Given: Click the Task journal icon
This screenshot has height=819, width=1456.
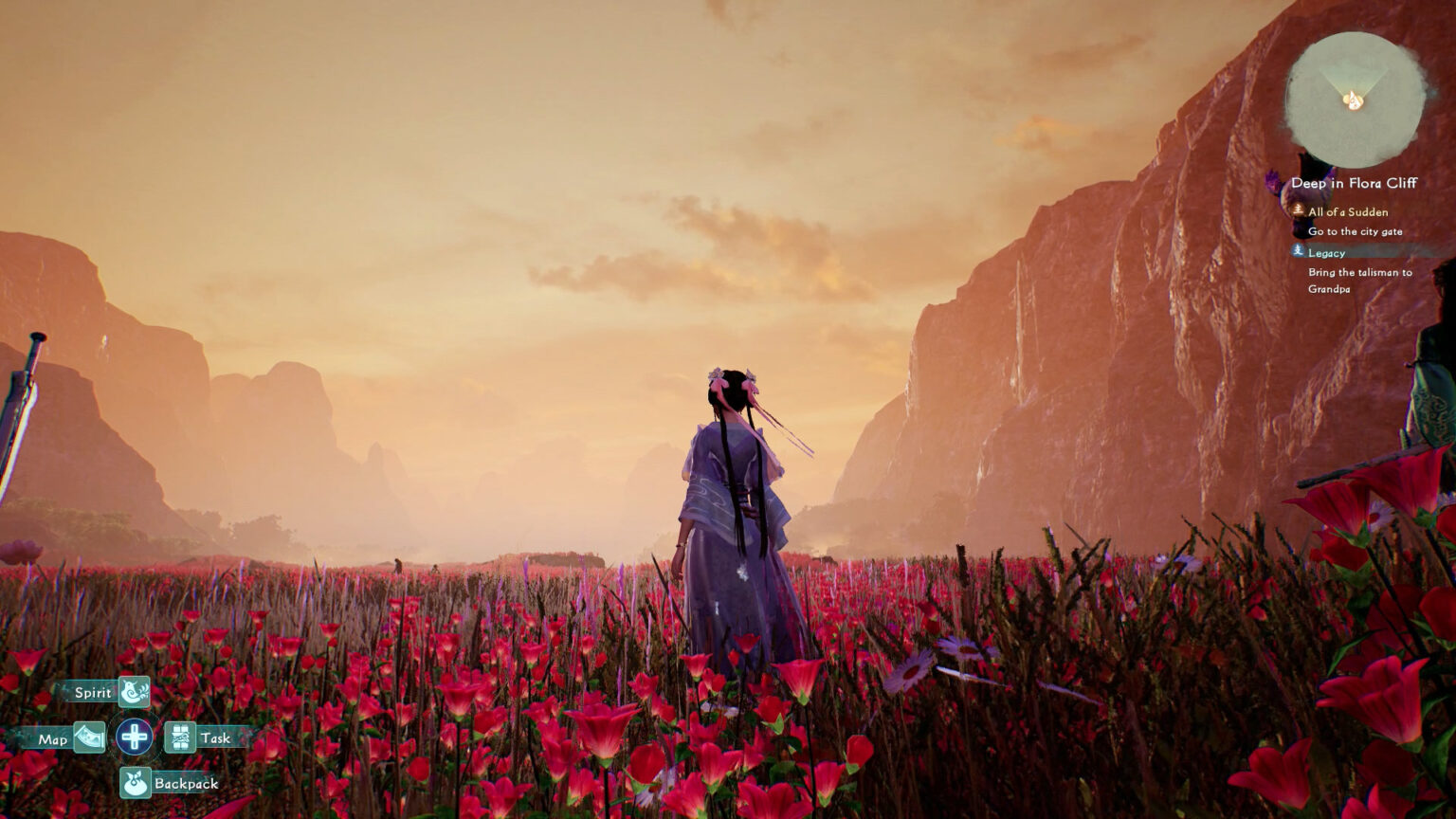Looking at the screenshot, I should click(x=180, y=736).
